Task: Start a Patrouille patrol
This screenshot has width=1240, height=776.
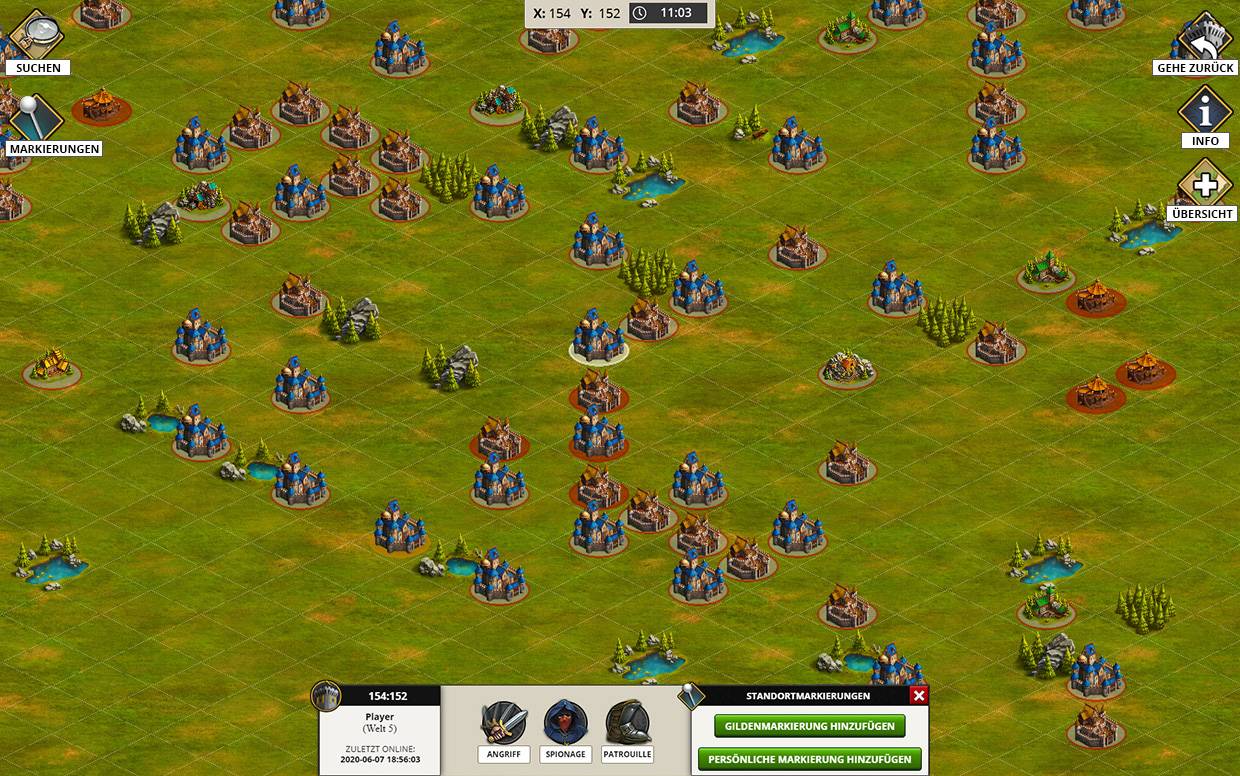Action: pyautogui.click(x=627, y=724)
